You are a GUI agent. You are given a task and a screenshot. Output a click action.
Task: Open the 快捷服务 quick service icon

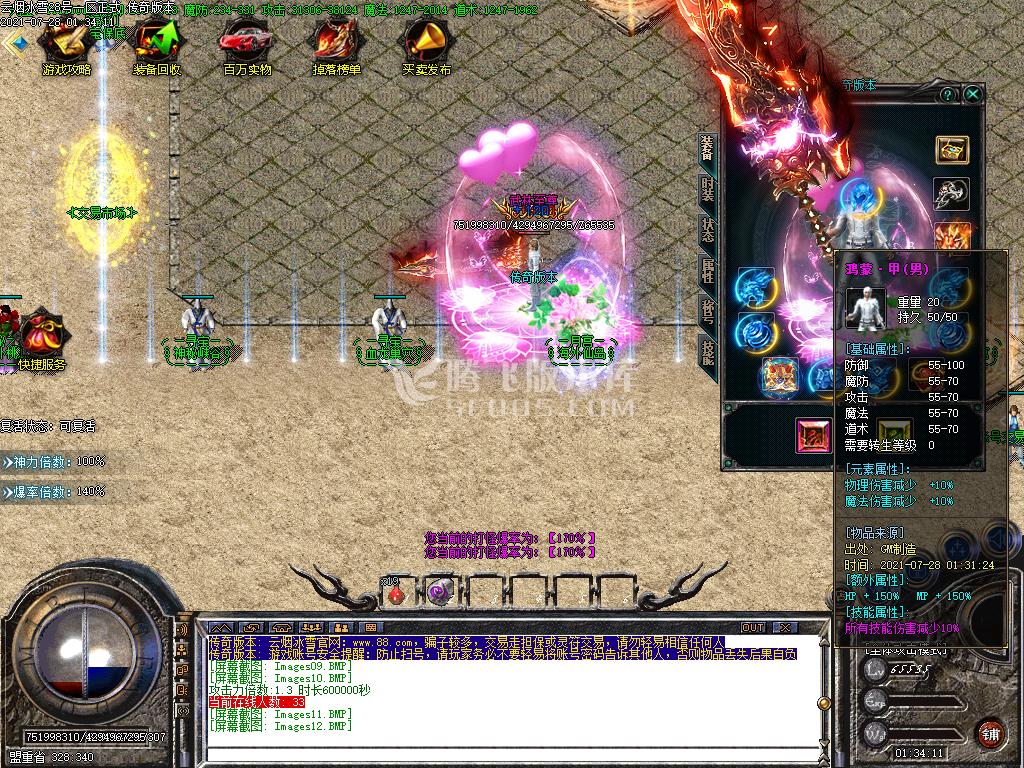coord(41,338)
